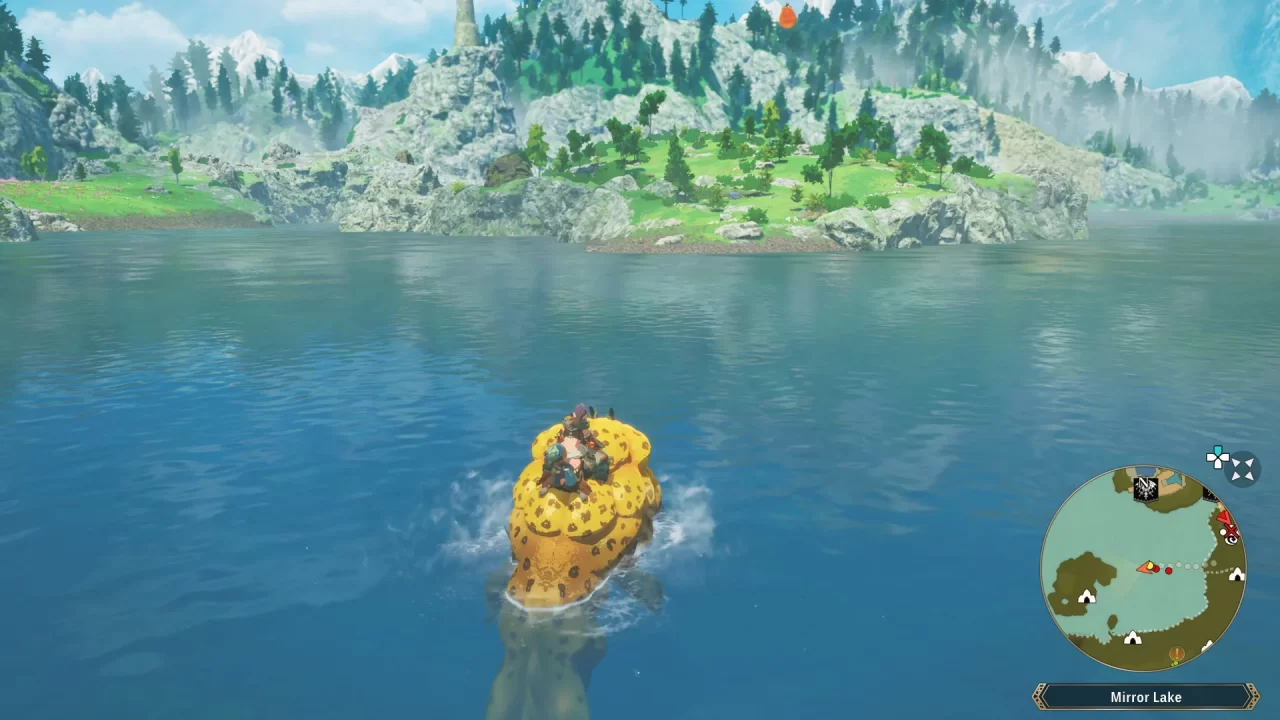Click the red destination quest marker on the minimap
This screenshot has width=1280, height=720.
pos(1168,570)
